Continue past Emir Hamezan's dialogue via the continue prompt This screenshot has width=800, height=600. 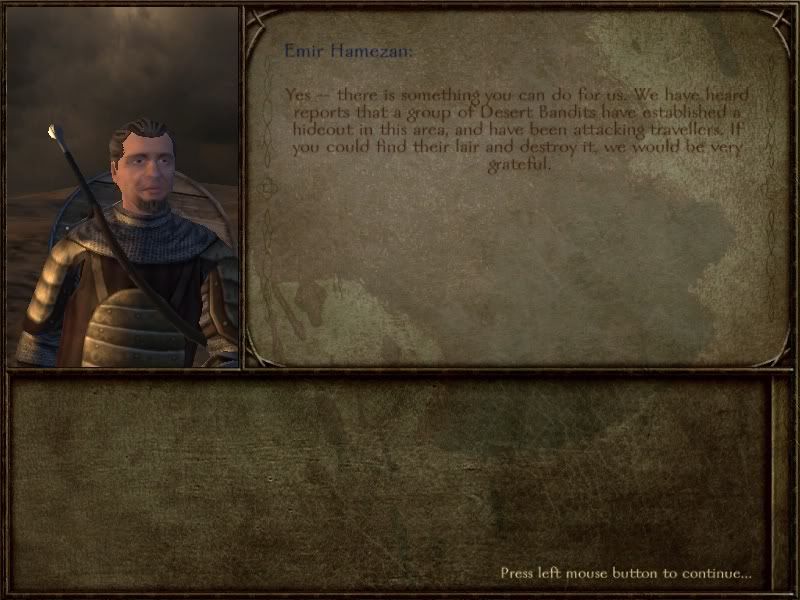pyautogui.click(x=626, y=573)
